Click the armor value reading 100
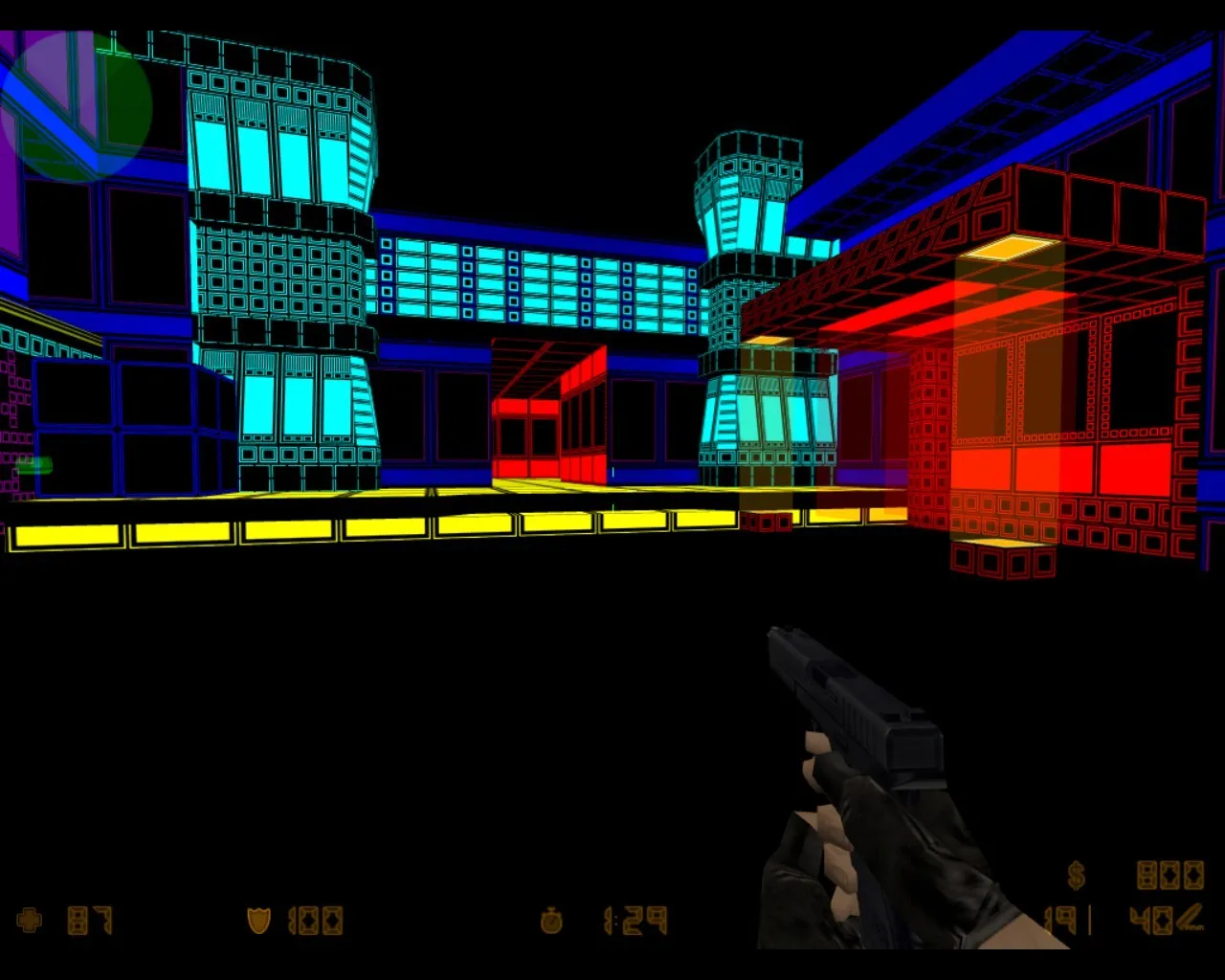The width and height of the screenshot is (1225, 980). coord(316,919)
